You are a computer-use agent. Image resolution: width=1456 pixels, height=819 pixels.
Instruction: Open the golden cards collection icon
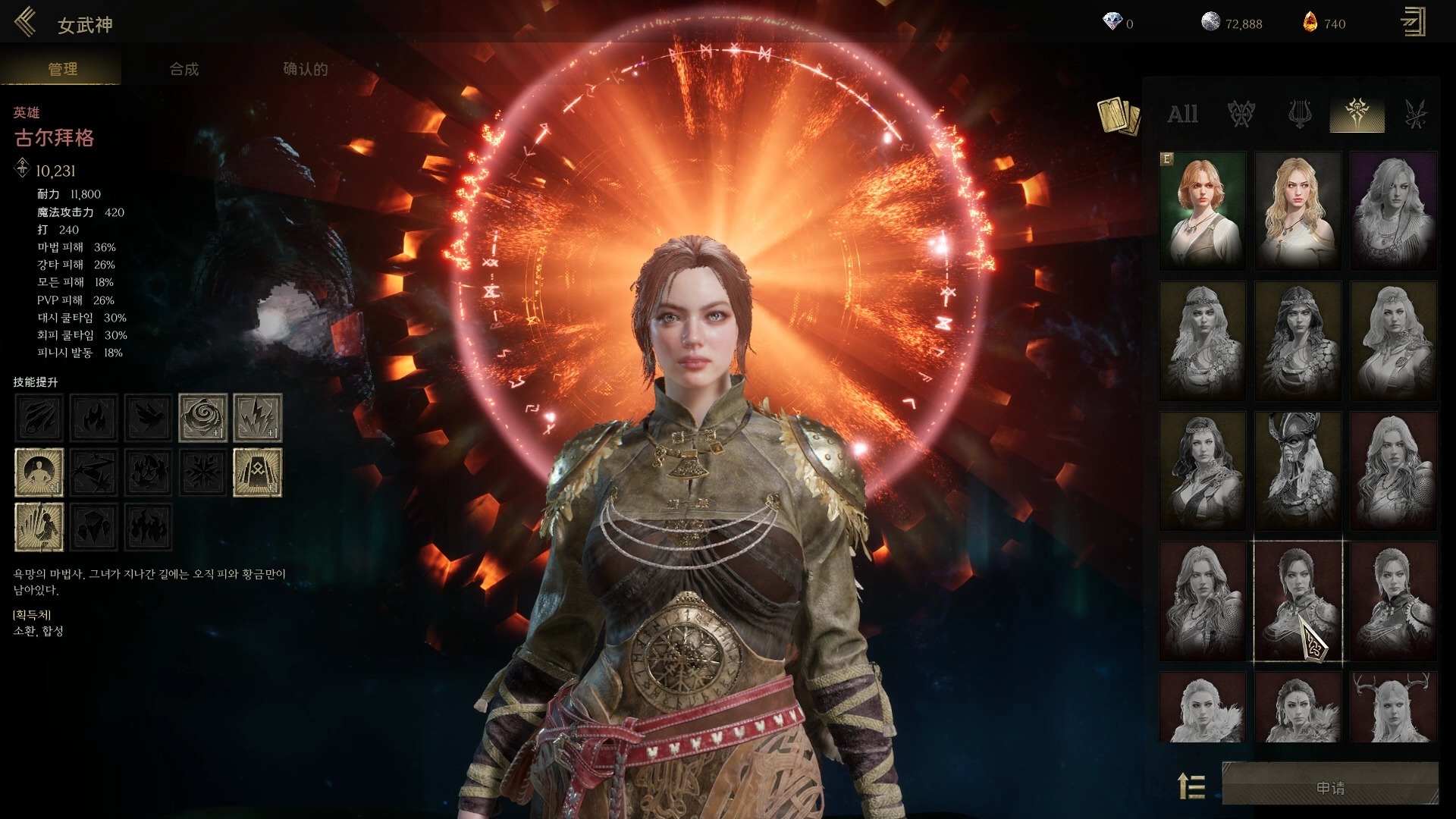point(1119,117)
